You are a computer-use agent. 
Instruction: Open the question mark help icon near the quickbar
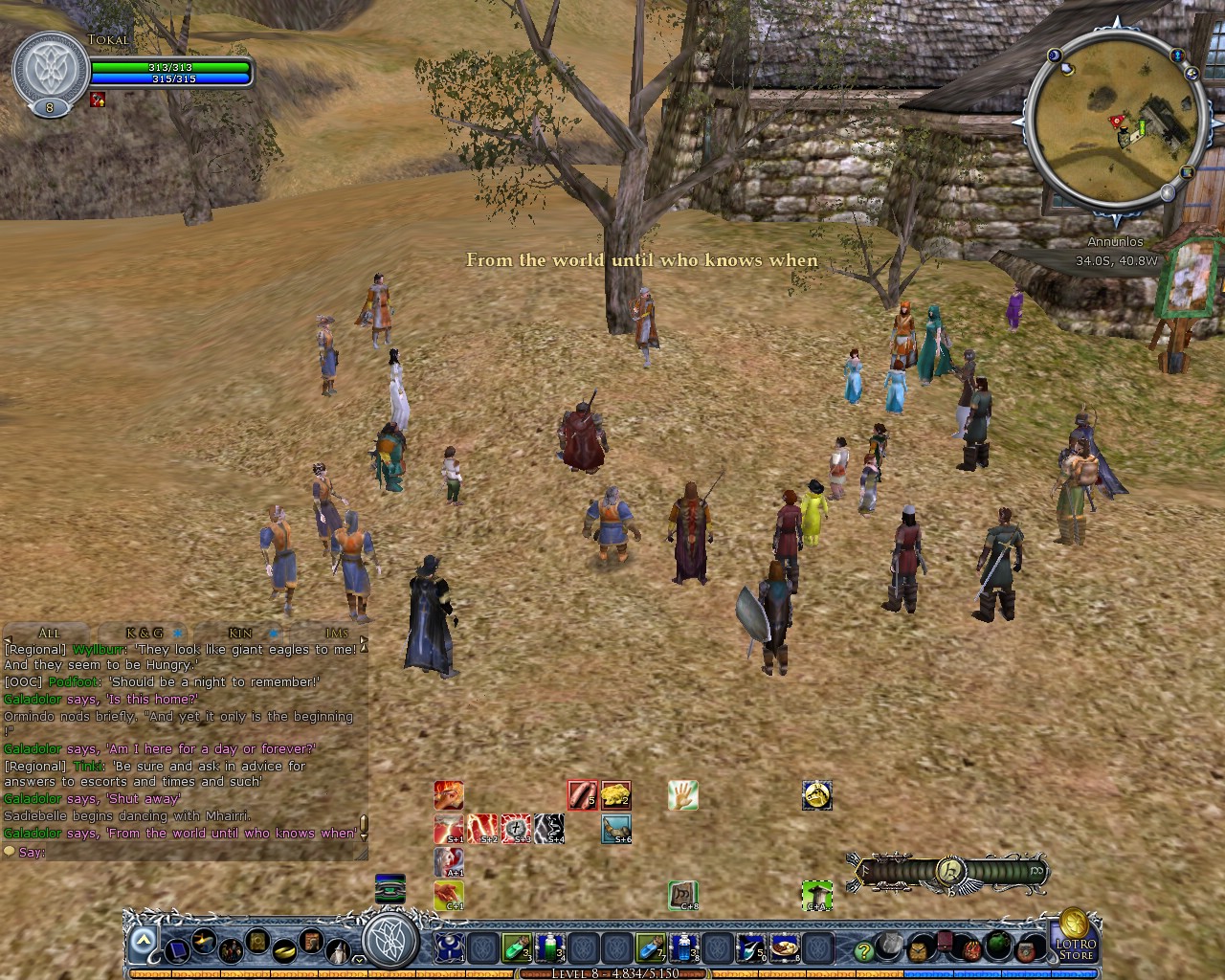click(863, 951)
